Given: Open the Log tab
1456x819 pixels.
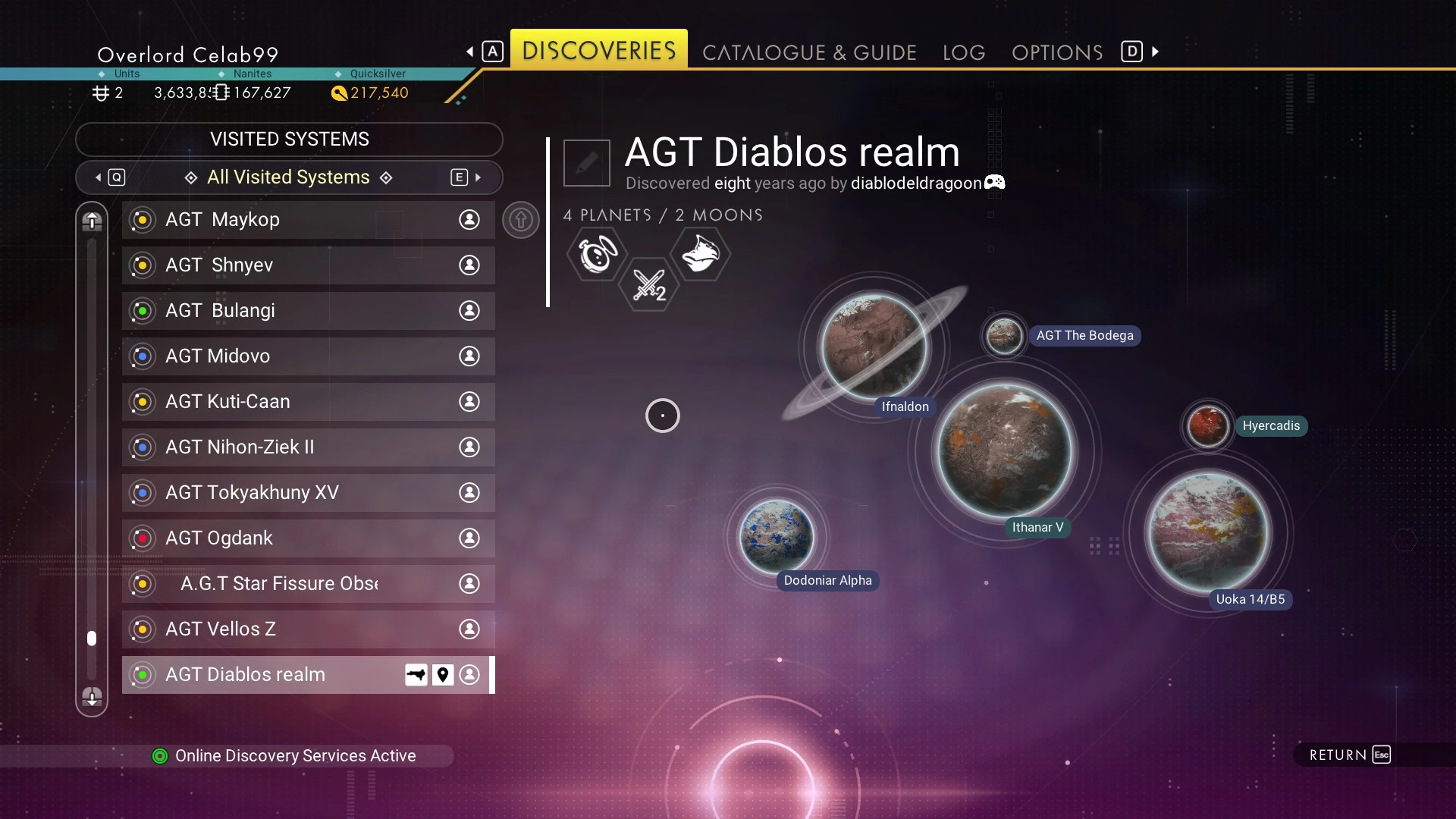Looking at the screenshot, I should (x=963, y=52).
